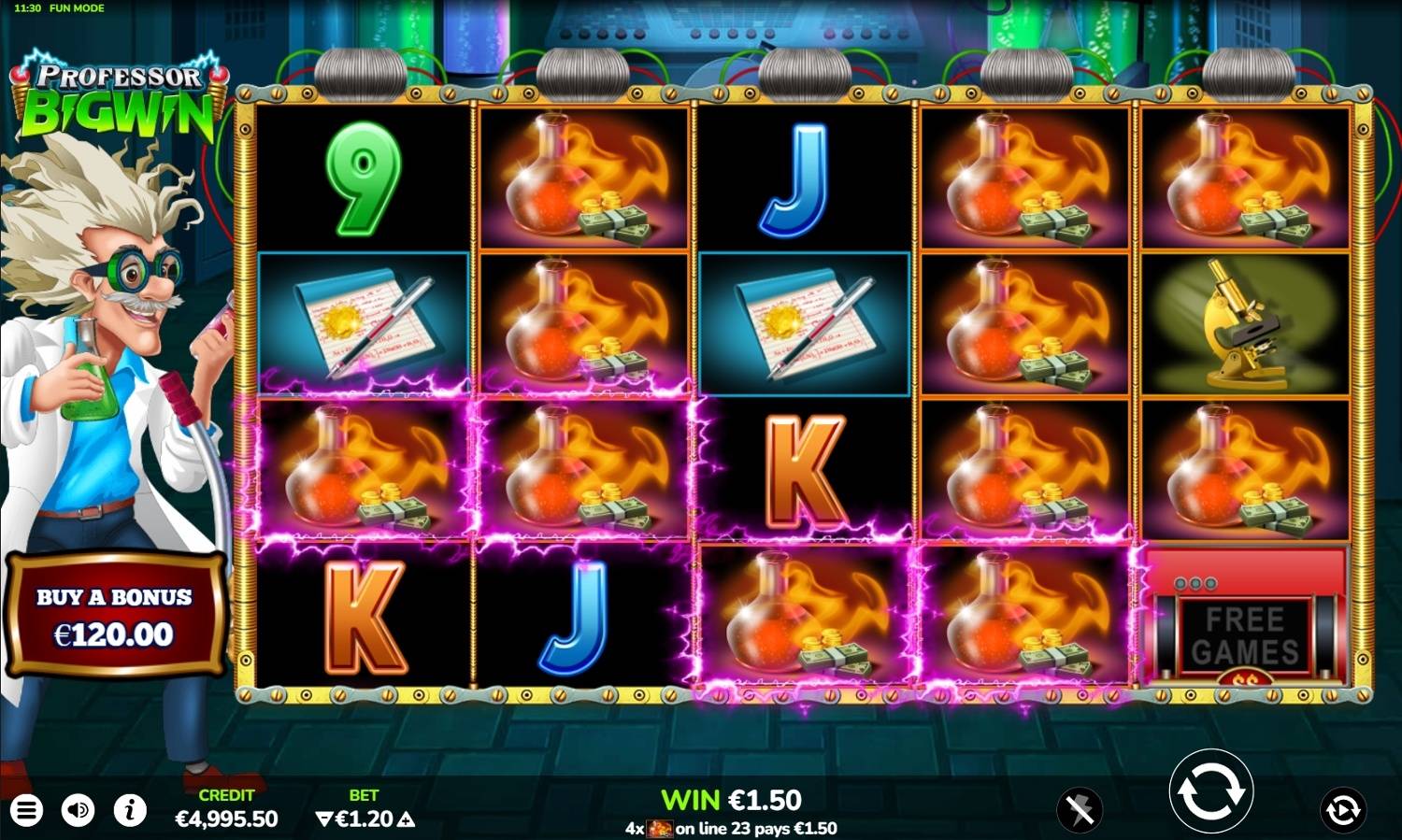Spin the reels with the circular arrows button
This screenshot has height=840, width=1402.
point(1210,791)
